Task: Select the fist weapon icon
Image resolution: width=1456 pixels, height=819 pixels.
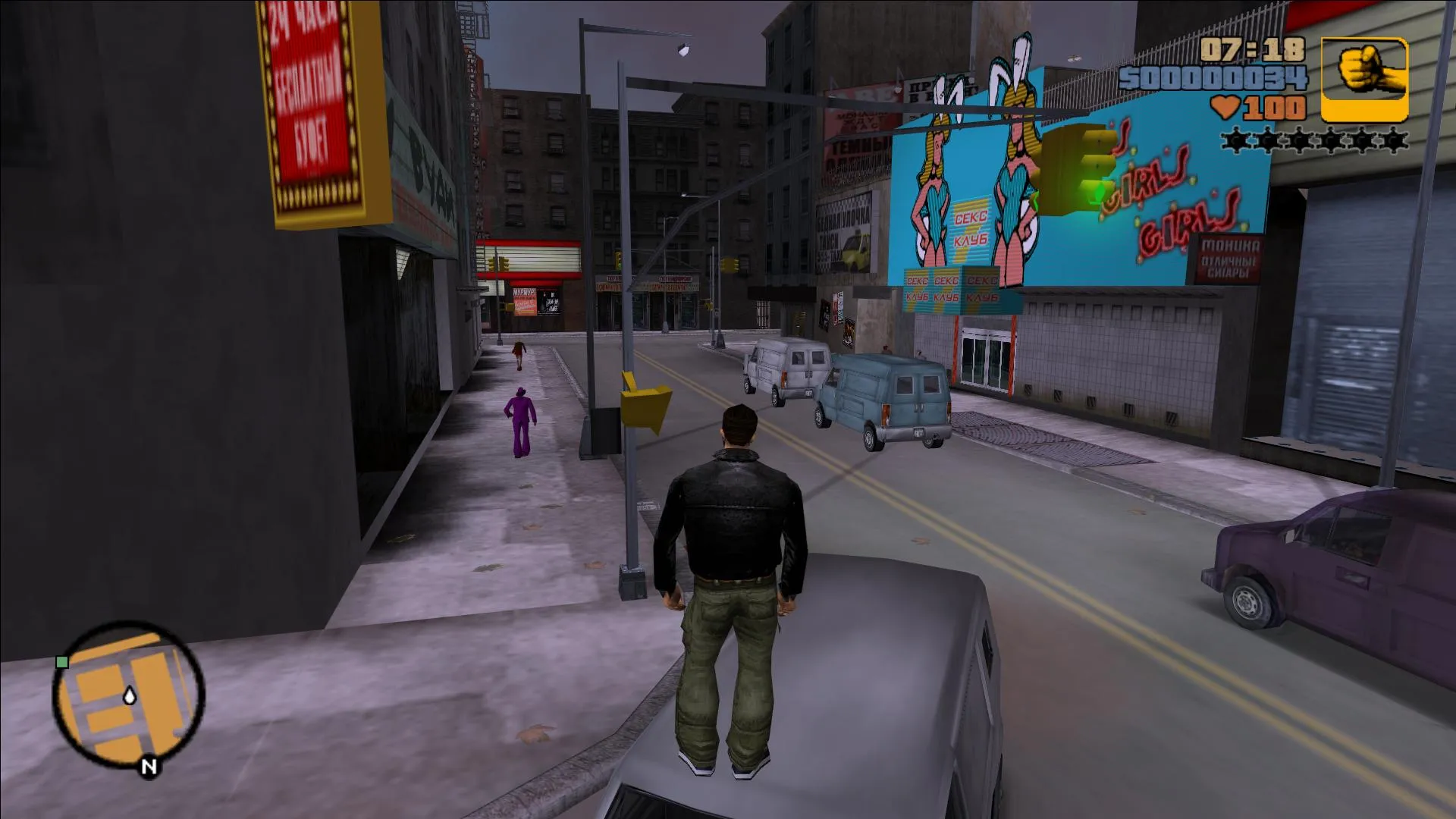Action: click(1364, 80)
